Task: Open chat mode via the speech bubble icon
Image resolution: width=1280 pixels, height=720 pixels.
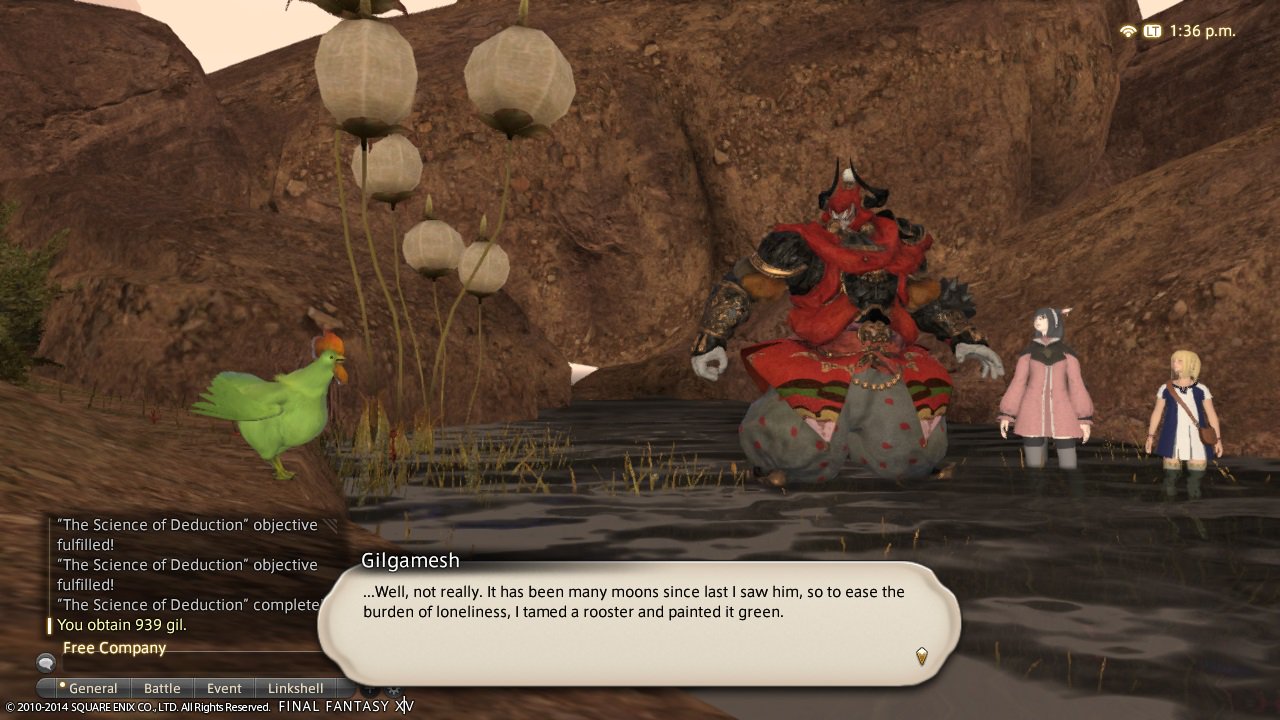Action: pos(44,661)
